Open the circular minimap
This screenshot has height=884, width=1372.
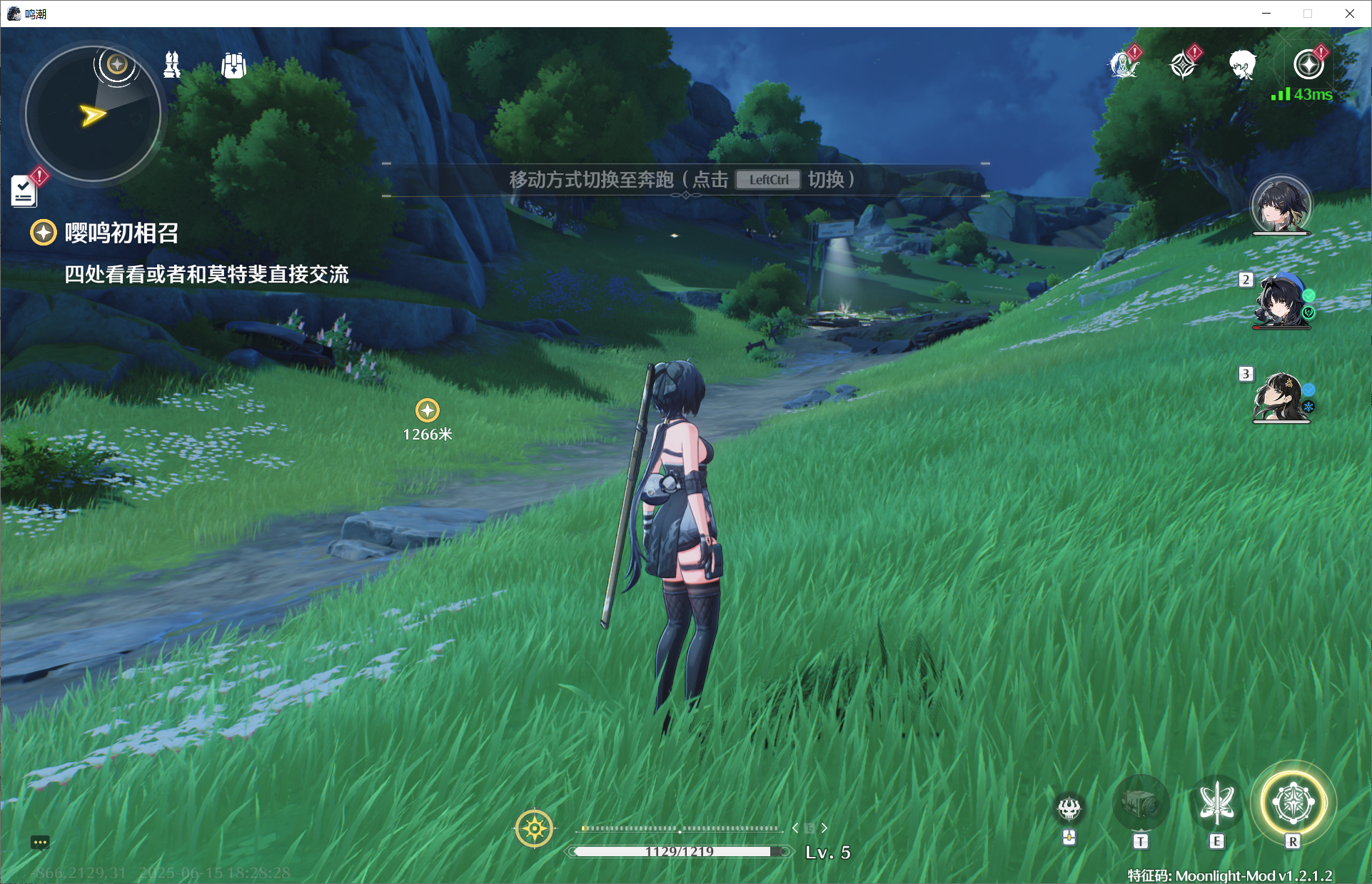[93, 113]
